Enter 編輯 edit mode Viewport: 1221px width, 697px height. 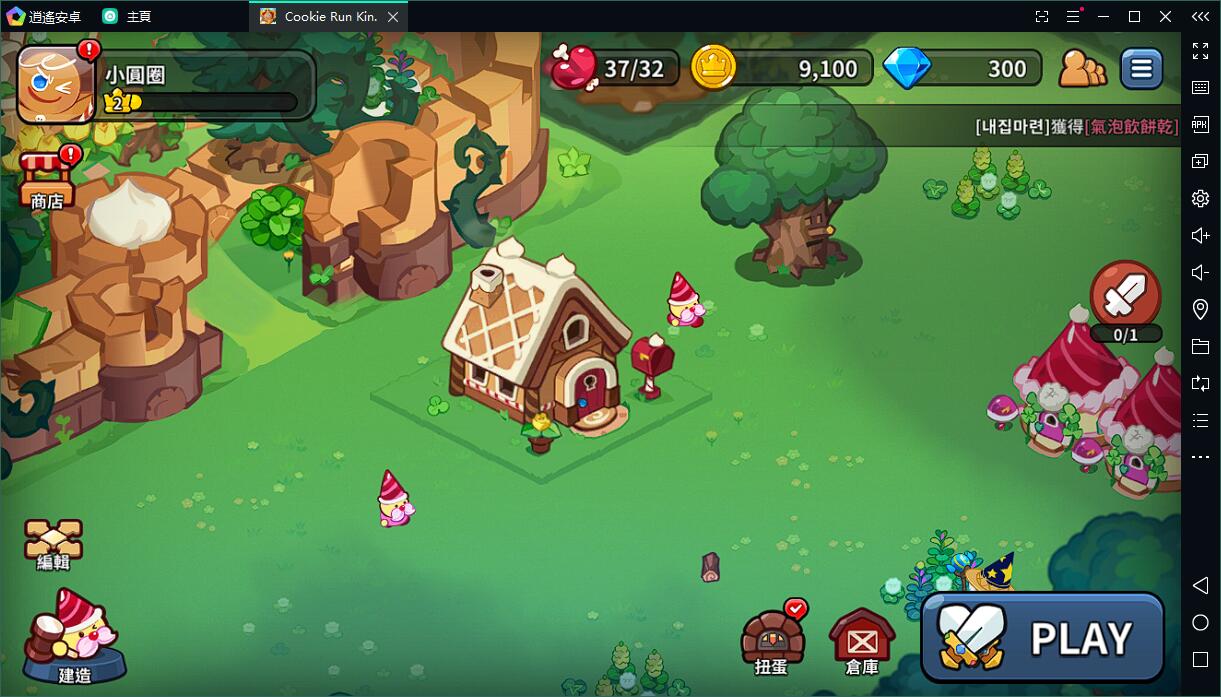[x=53, y=545]
